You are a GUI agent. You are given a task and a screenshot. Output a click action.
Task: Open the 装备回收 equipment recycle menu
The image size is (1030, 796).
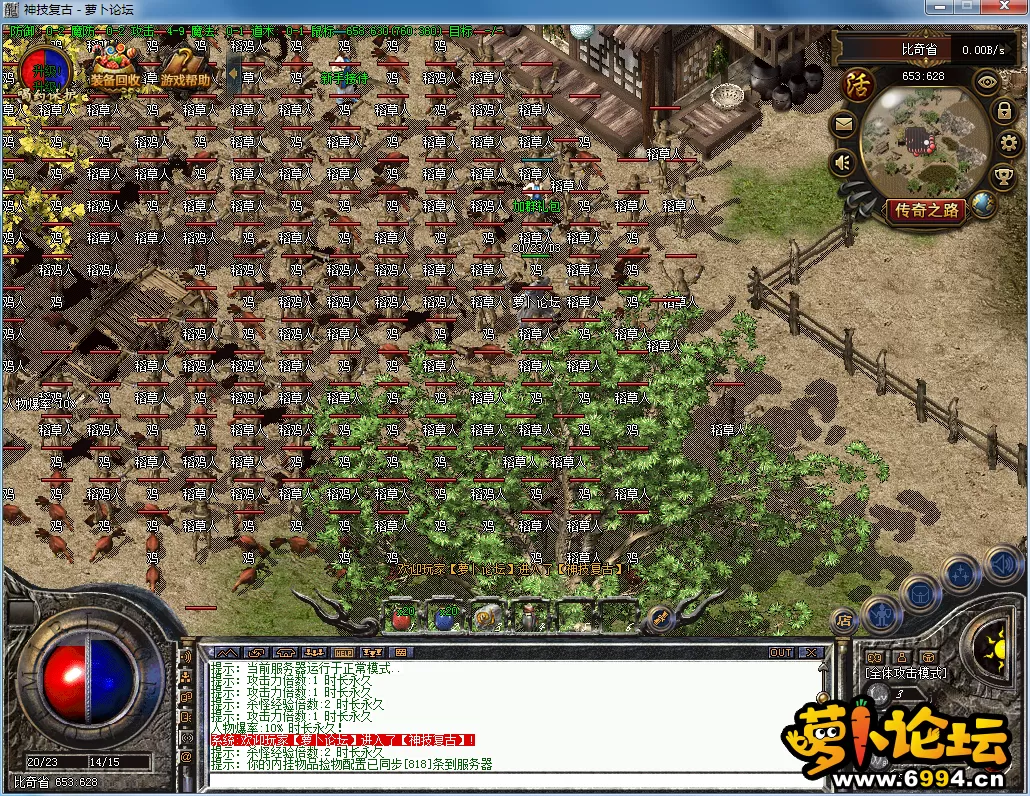point(115,68)
